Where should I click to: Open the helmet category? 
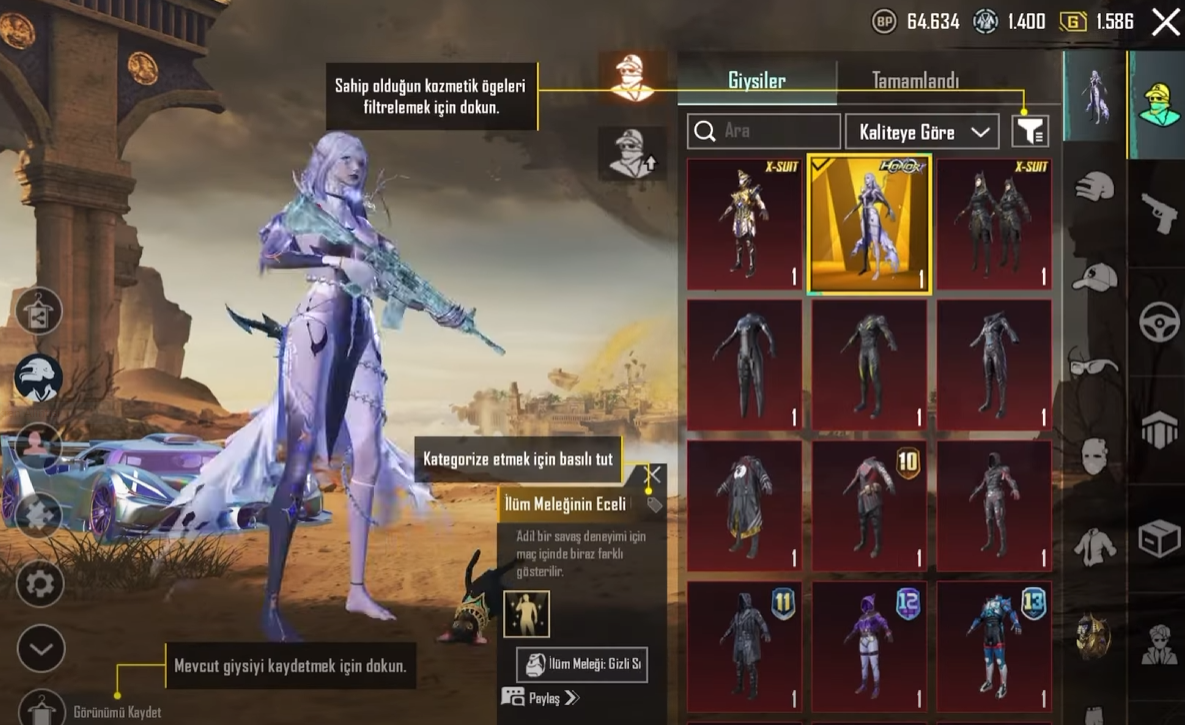click(1095, 187)
